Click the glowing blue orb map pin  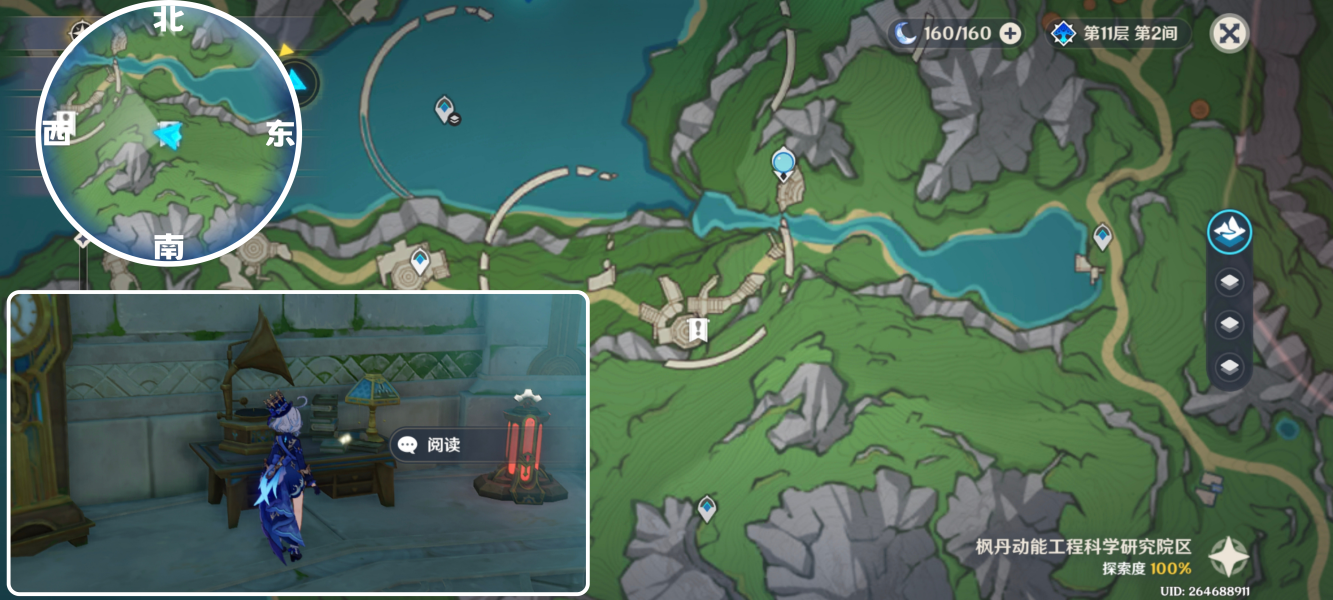(x=783, y=162)
